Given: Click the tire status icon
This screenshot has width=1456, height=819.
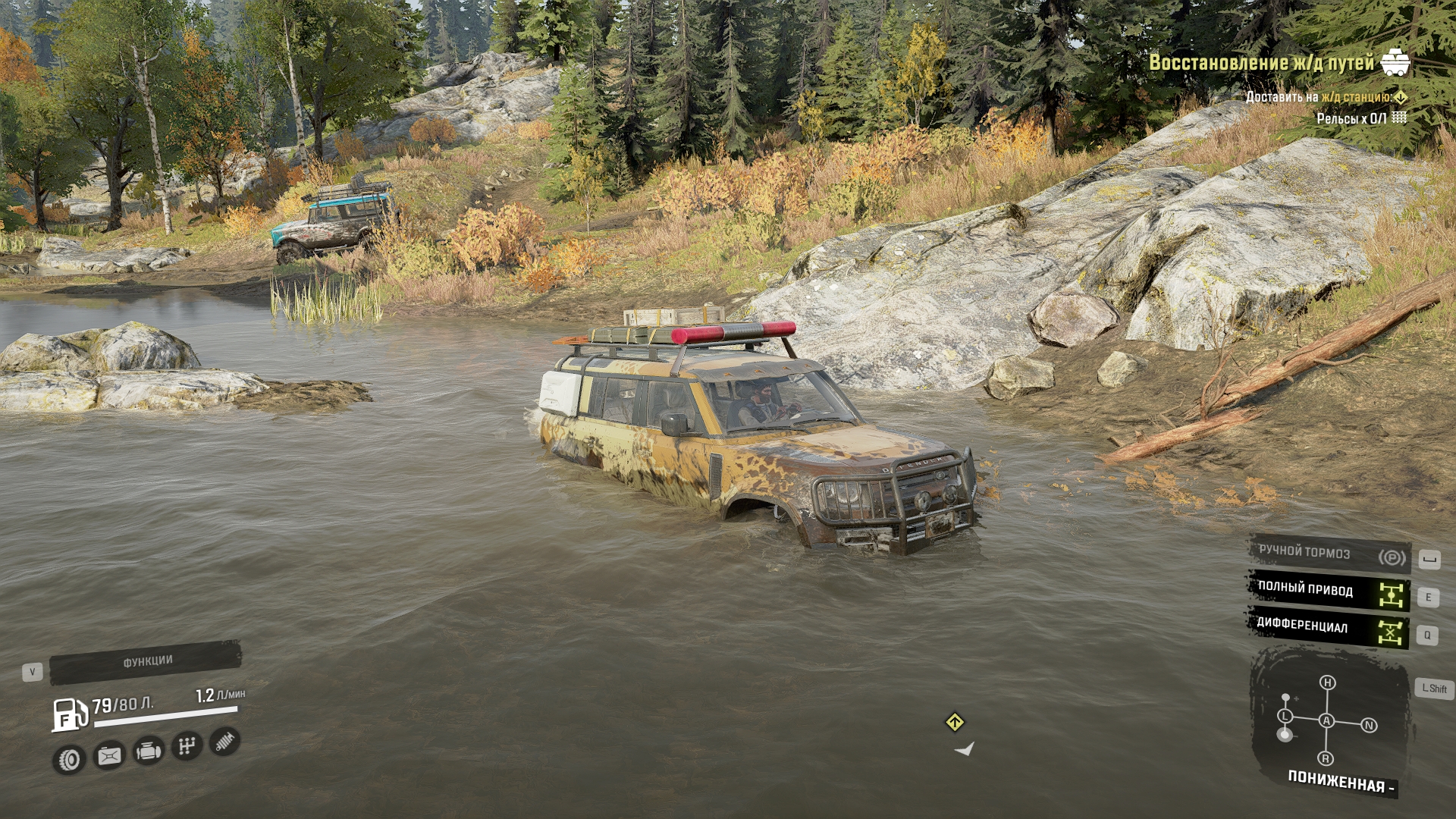Looking at the screenshot, I should 69,759.
